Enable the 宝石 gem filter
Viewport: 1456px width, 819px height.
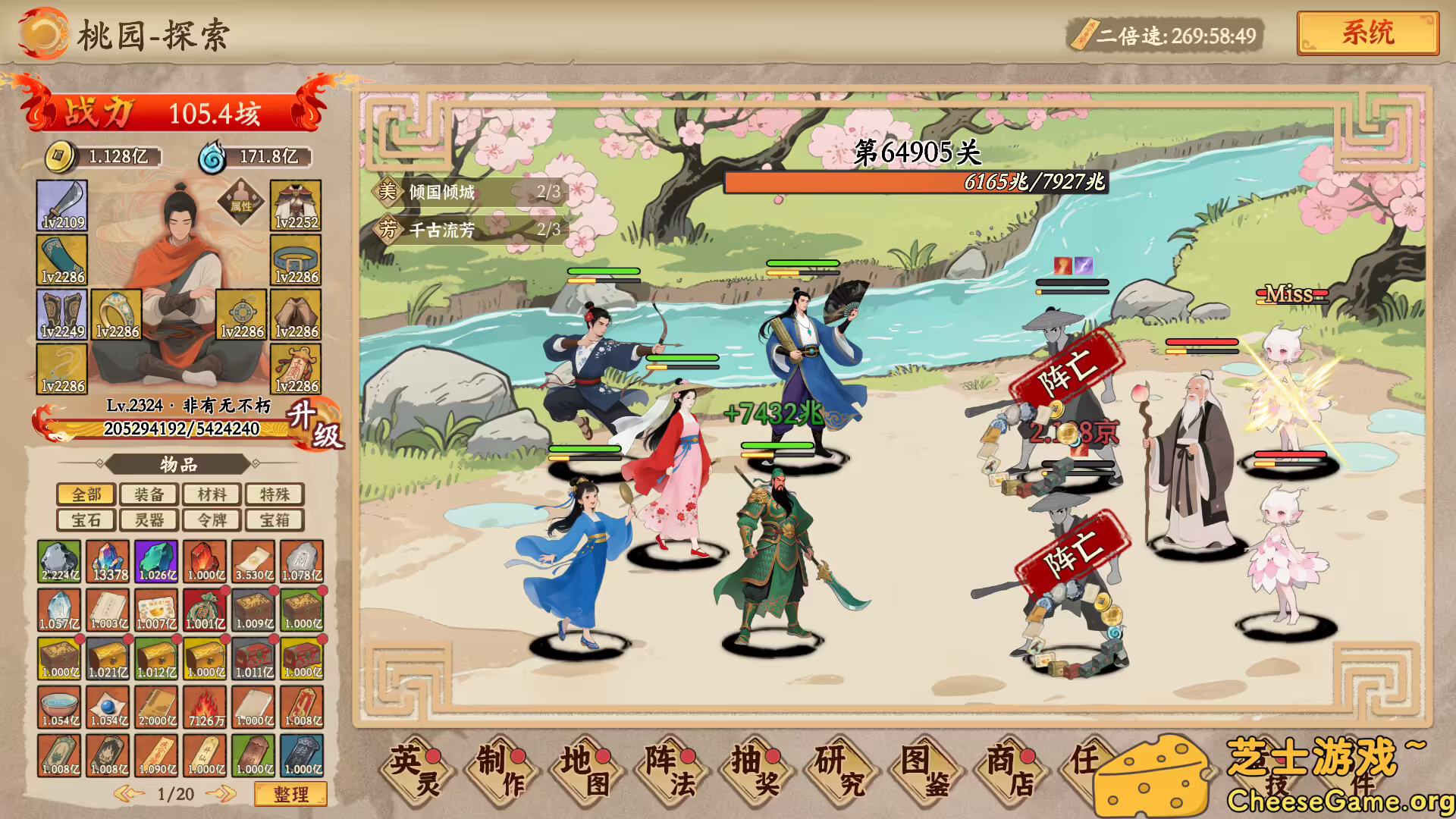tap(86, 519)
